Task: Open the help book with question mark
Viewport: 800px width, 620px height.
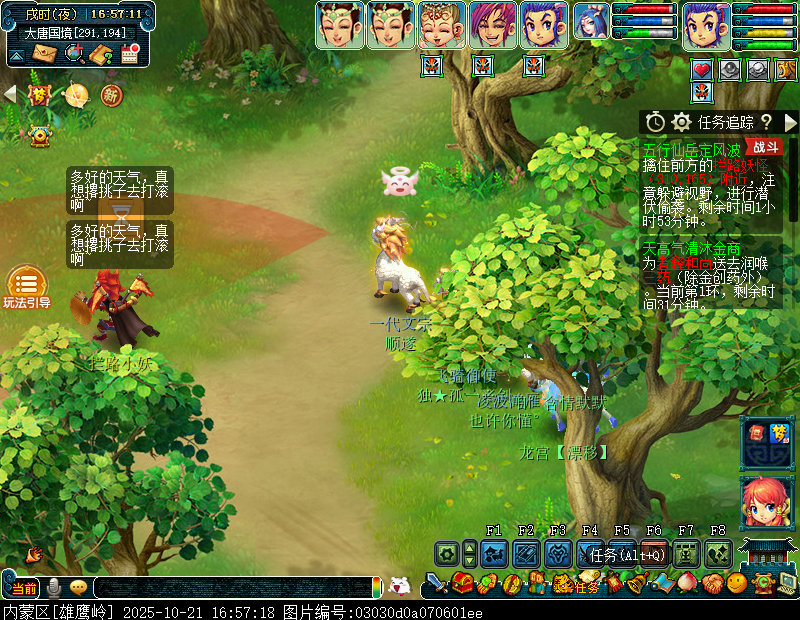Action: (x=100, y=54)
